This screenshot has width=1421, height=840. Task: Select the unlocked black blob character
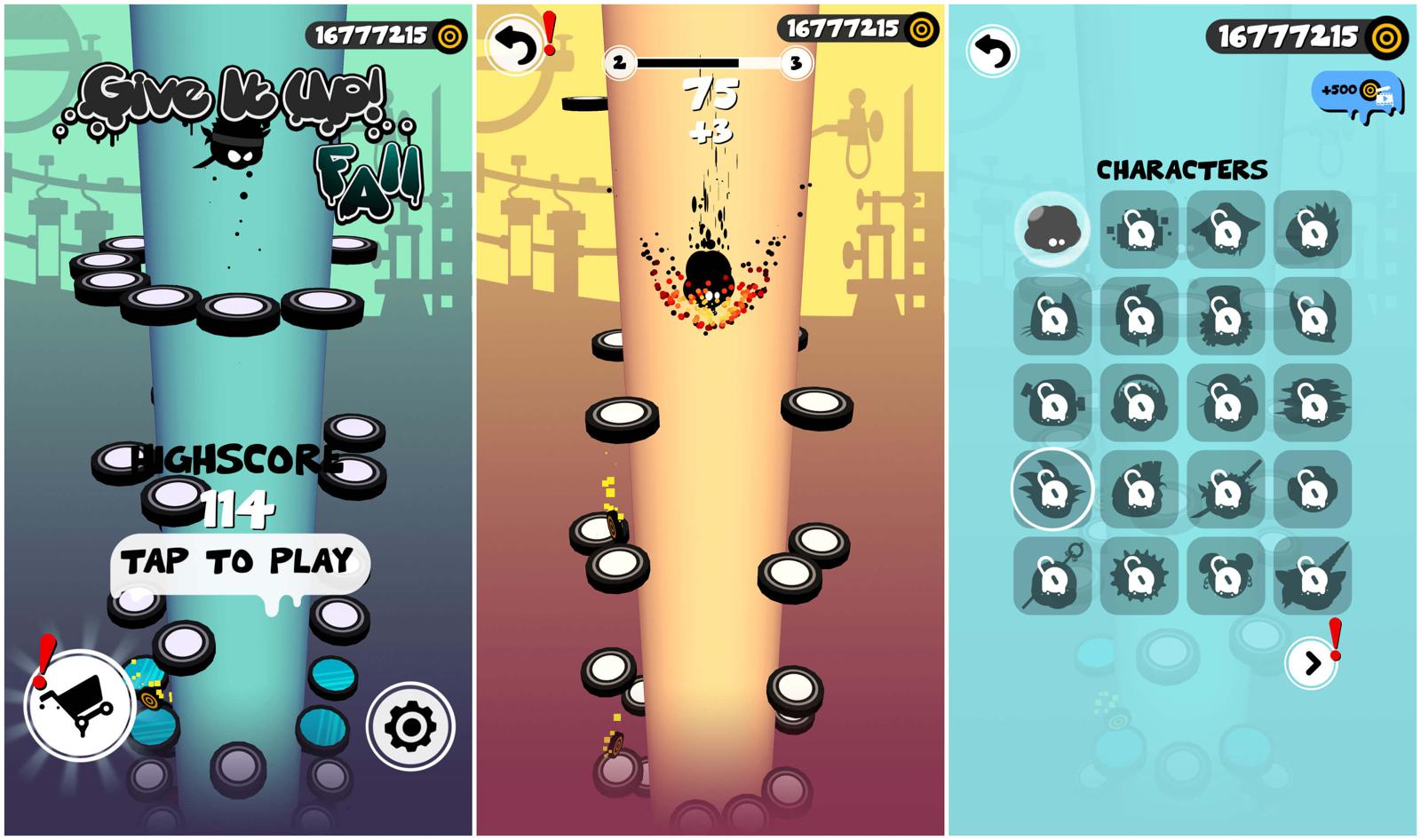click(x=1052, y=229)
